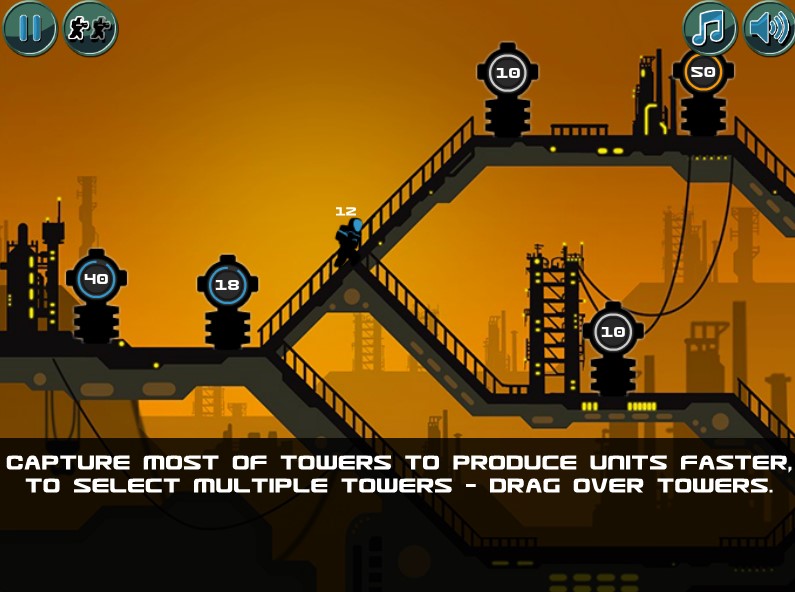Toggle the music note button
Viewport: 795px width, 592px height.
click(x=709, y=28)
